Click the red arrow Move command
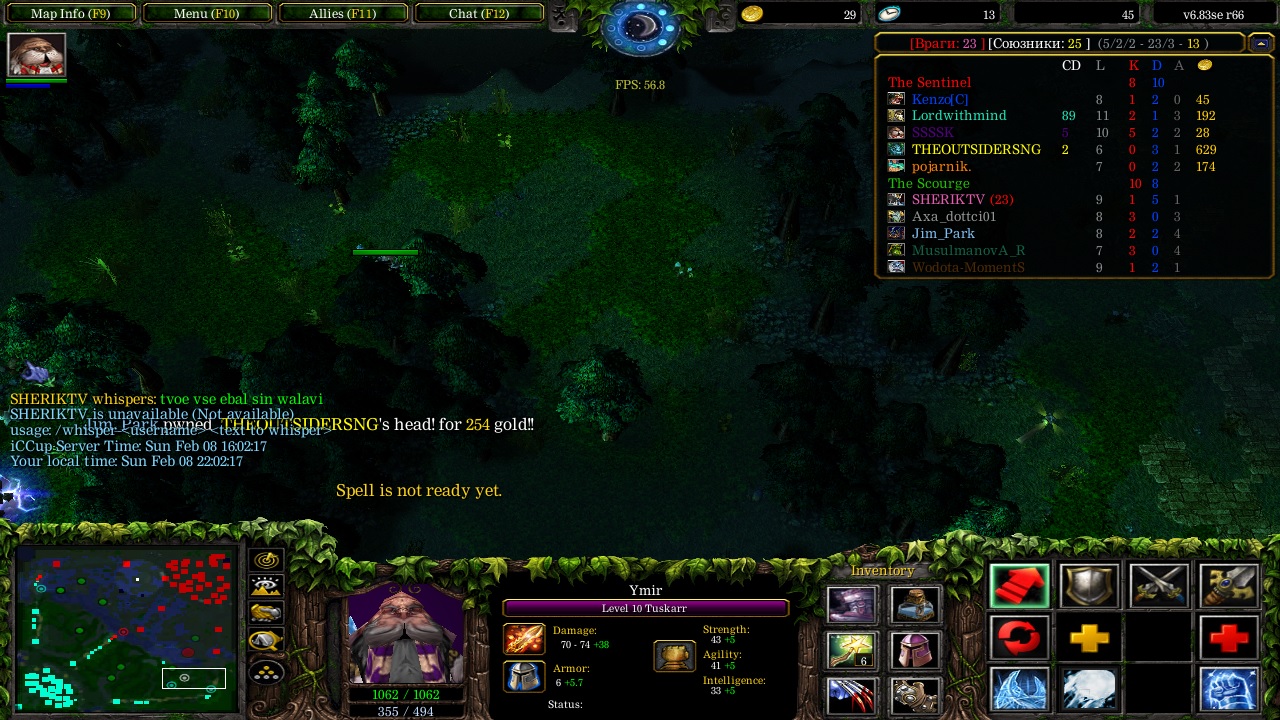Image resolution: width=1280 pixels, height=720 pixels. click(x=1020, y=587)
